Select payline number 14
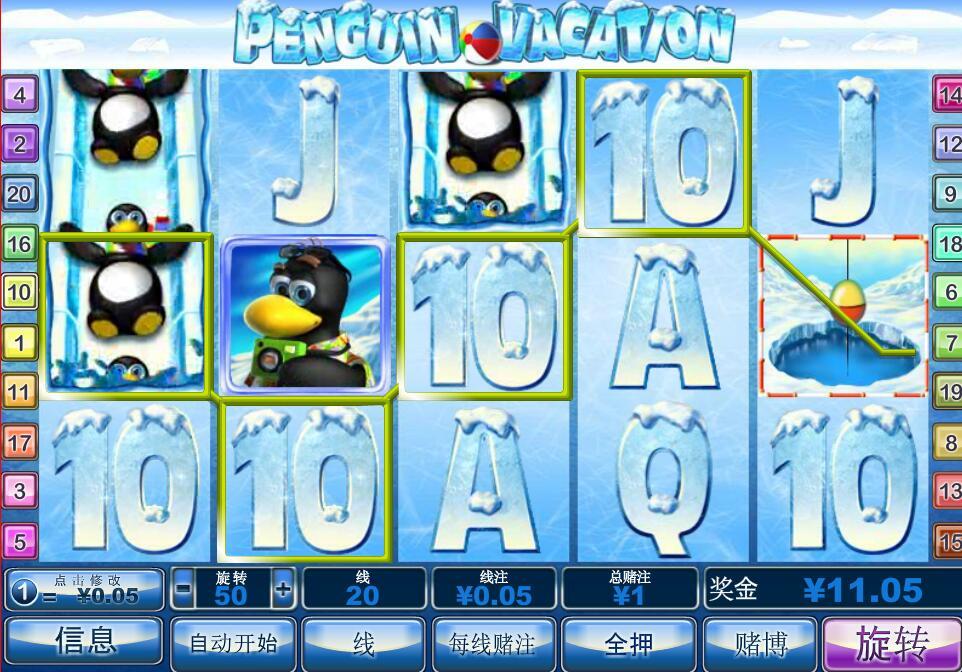 click(x=949, y=96)
